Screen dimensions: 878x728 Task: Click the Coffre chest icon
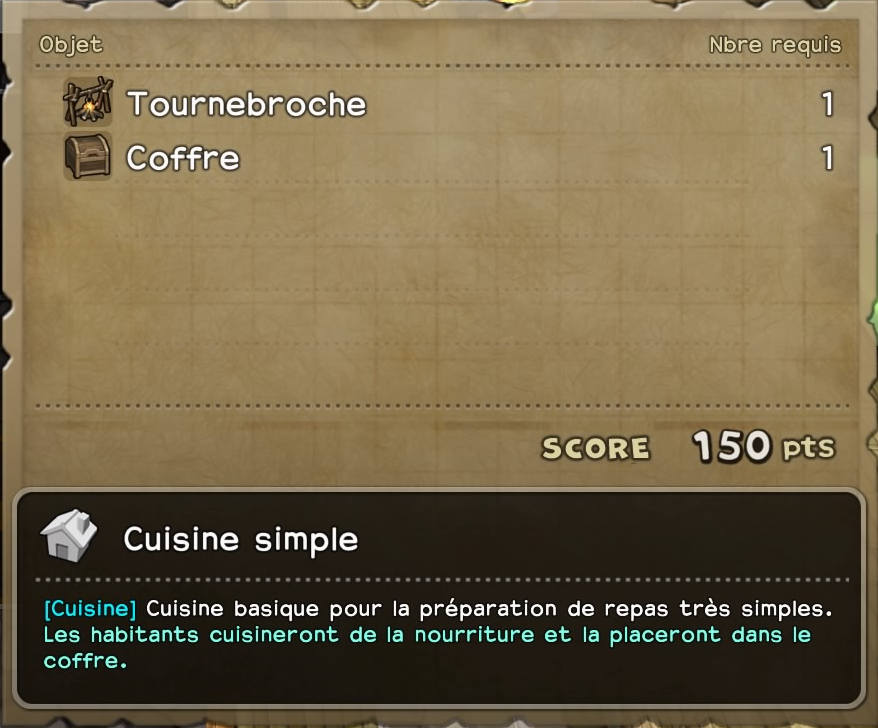88,157
